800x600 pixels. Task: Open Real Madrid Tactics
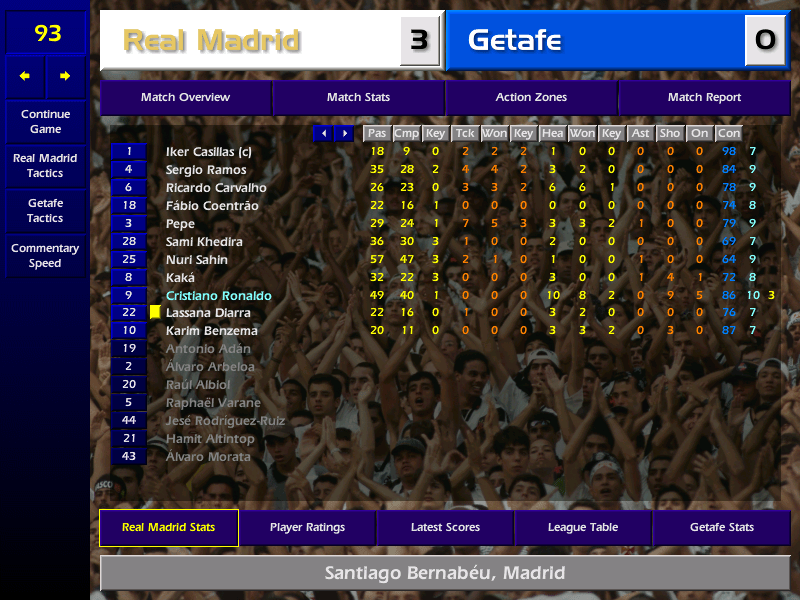point(45,166)
